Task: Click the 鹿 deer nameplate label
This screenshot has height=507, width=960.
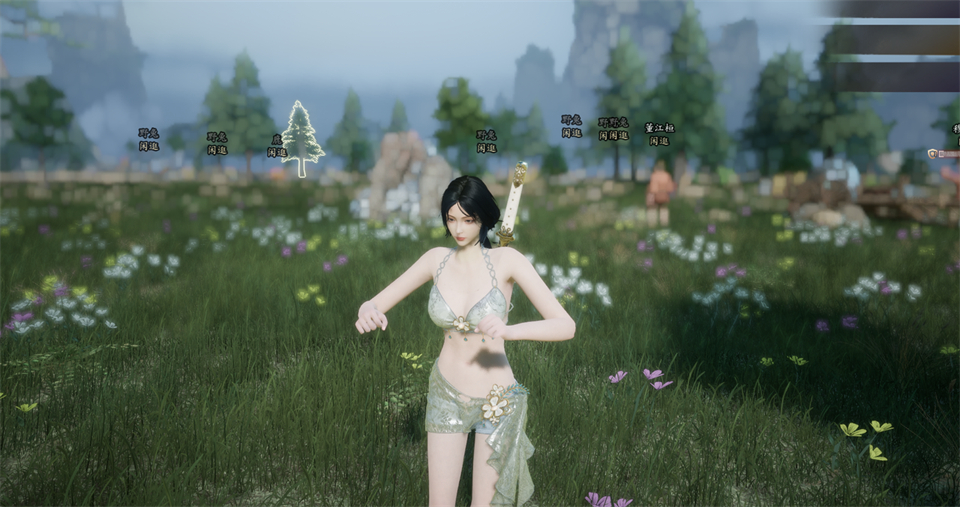Action: tap(277, 140)
